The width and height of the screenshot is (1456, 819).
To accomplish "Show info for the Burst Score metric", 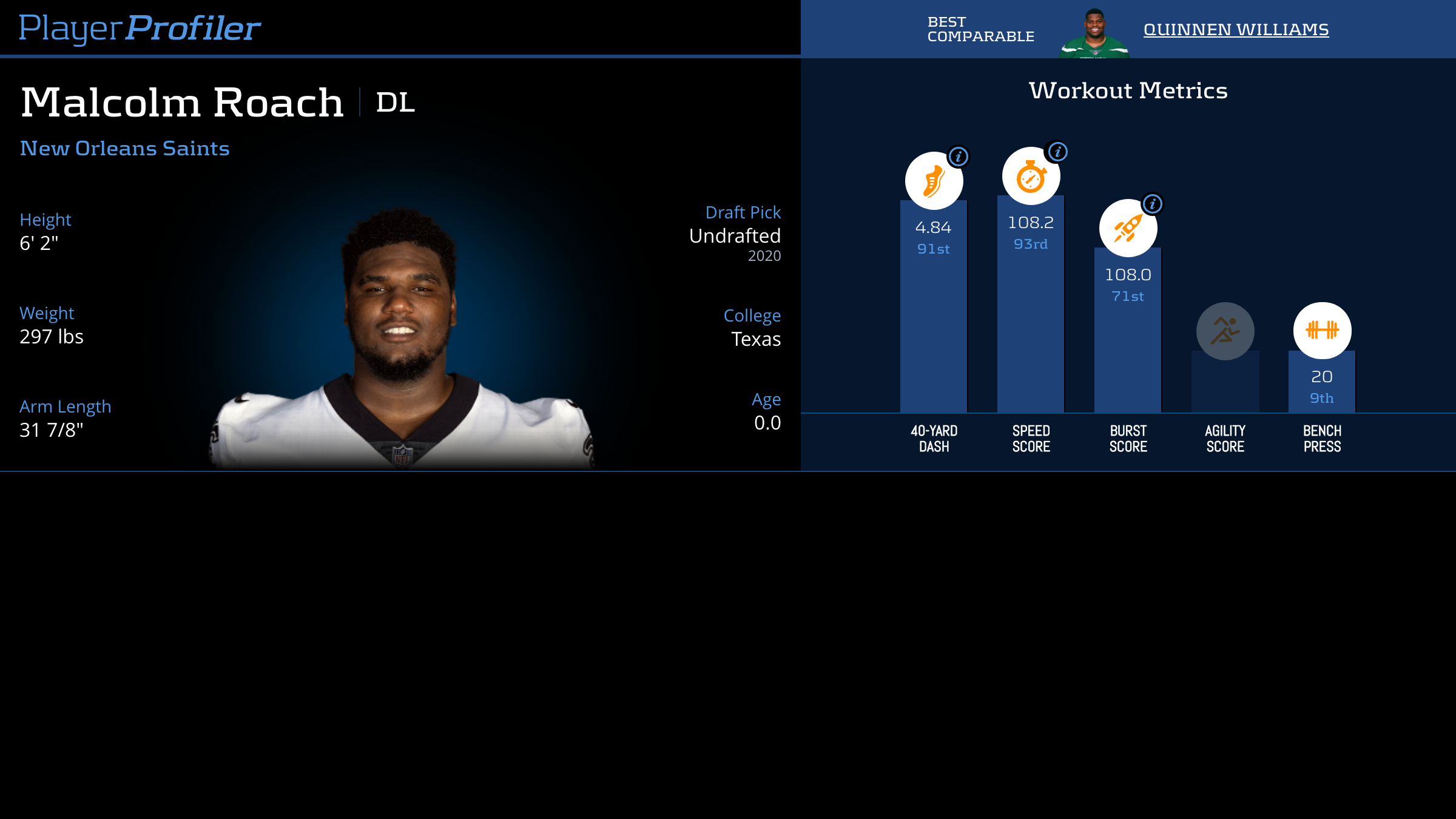I will click(x=1153, y=204).
